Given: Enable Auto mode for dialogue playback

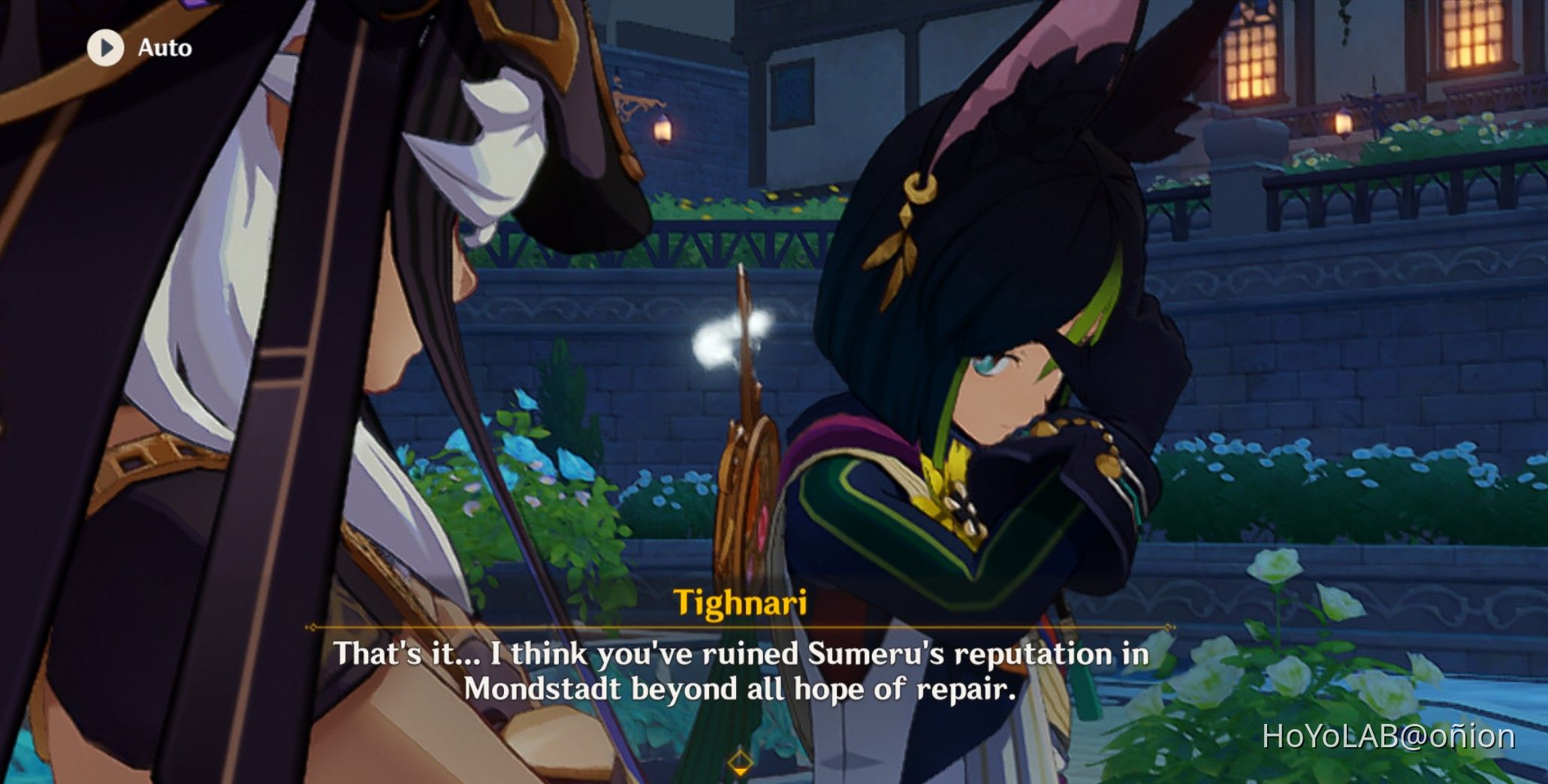Looking at the screenshot, I should pos(135,47).
